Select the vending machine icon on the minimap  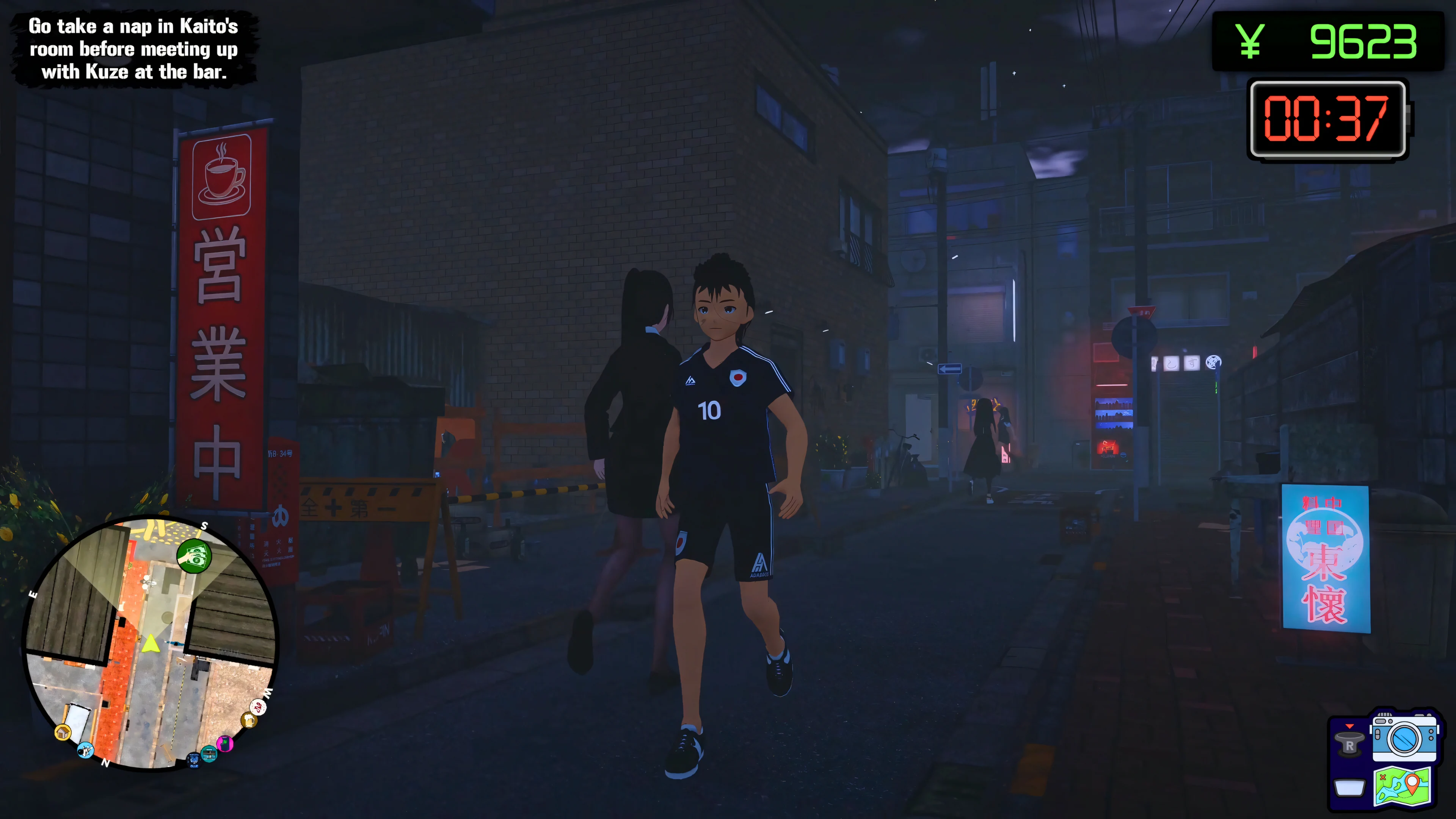[209, 754]
